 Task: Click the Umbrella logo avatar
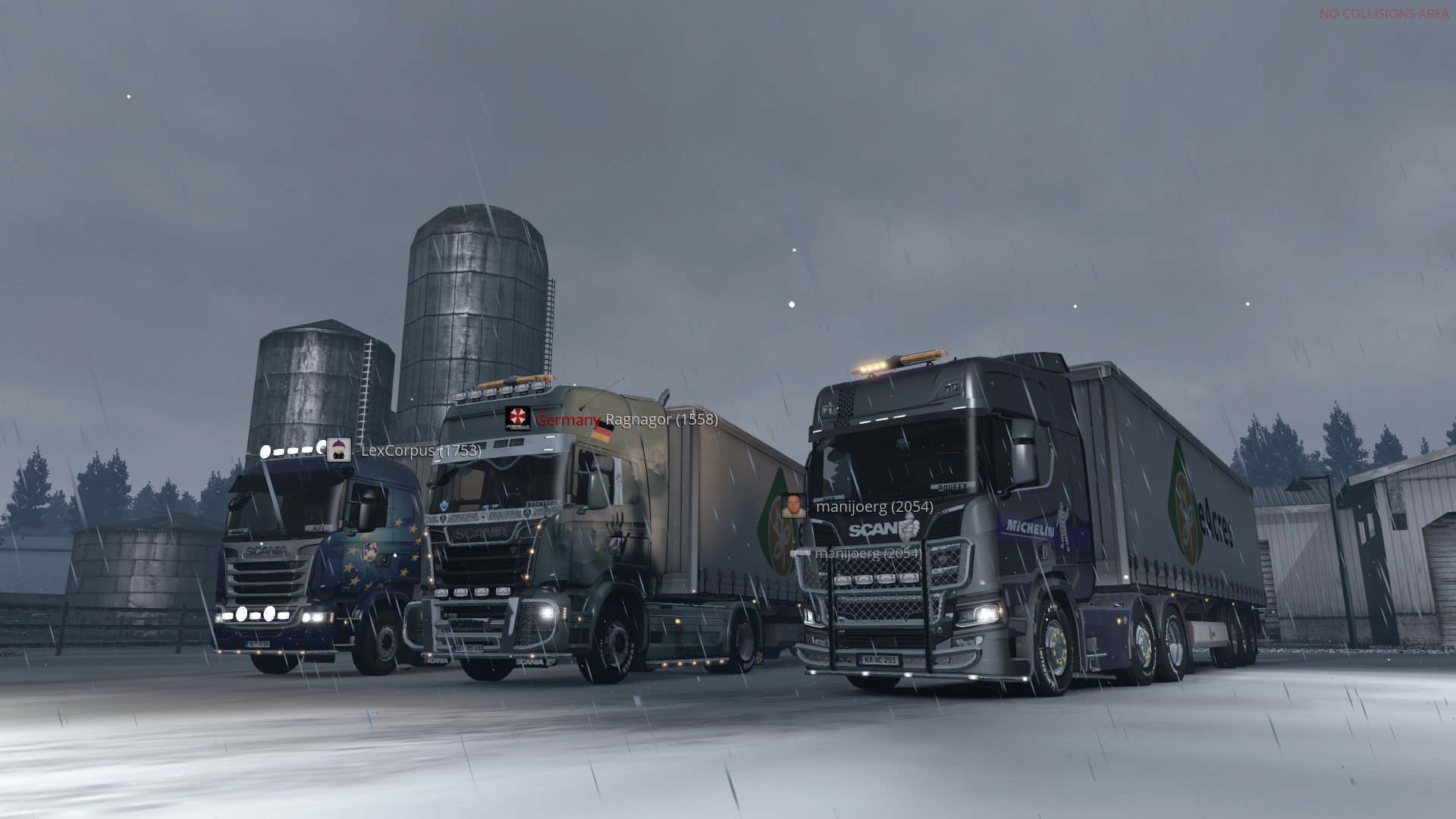(x=517, y=419)
